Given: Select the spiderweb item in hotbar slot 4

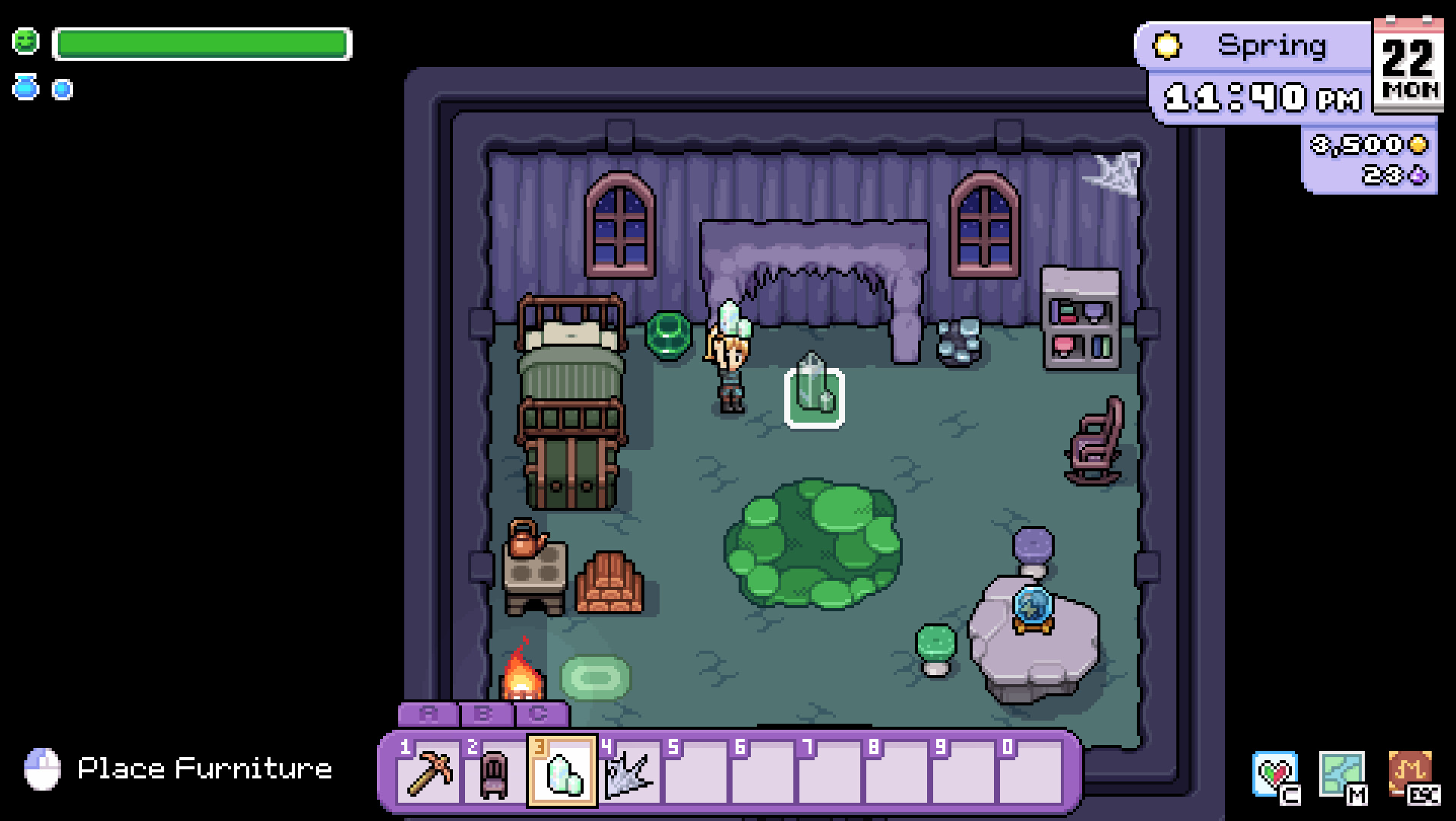Looking at the screenshot, I should [628, 774].
